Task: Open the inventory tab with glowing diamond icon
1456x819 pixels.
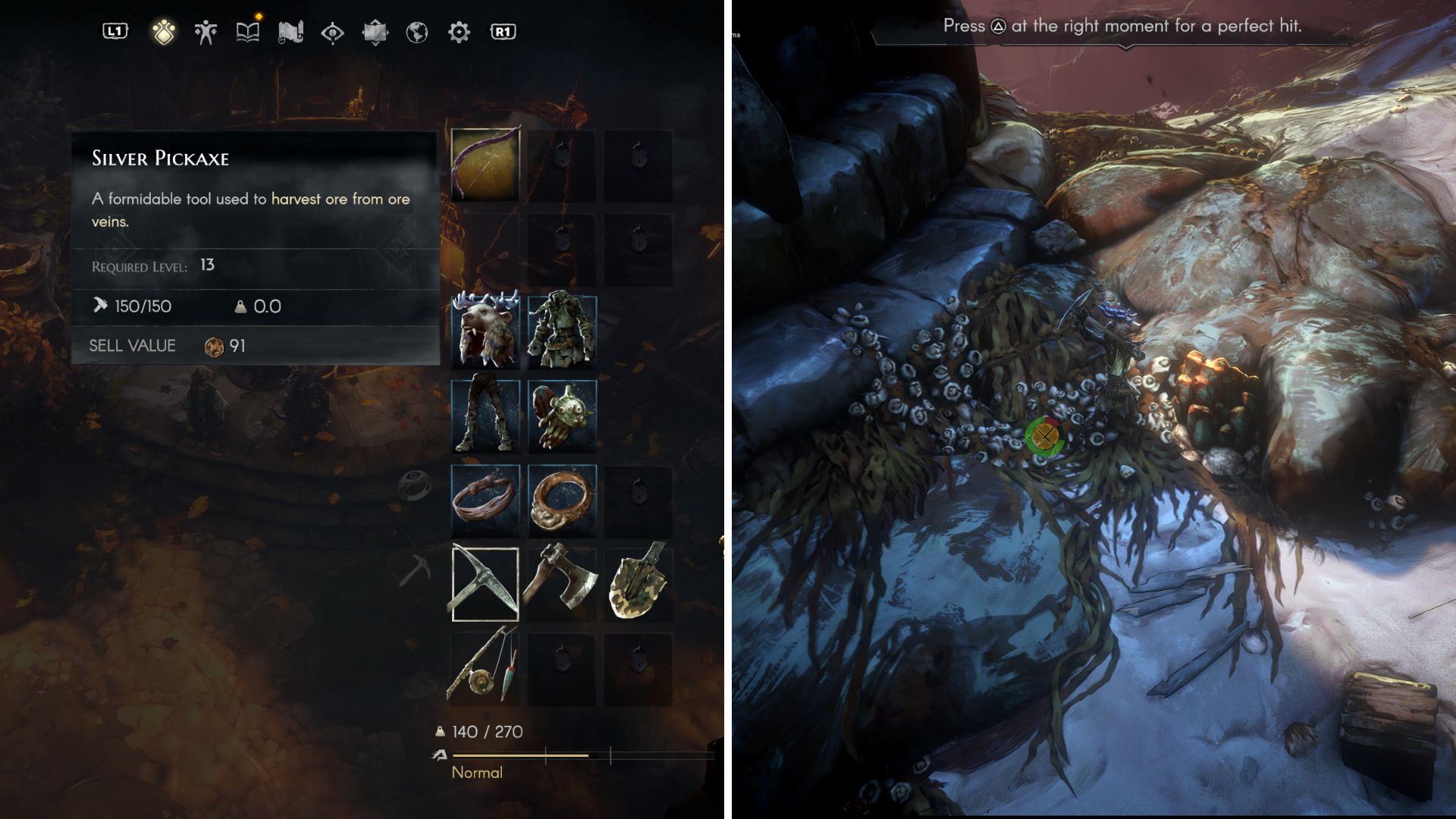Action: click(163, 32)
